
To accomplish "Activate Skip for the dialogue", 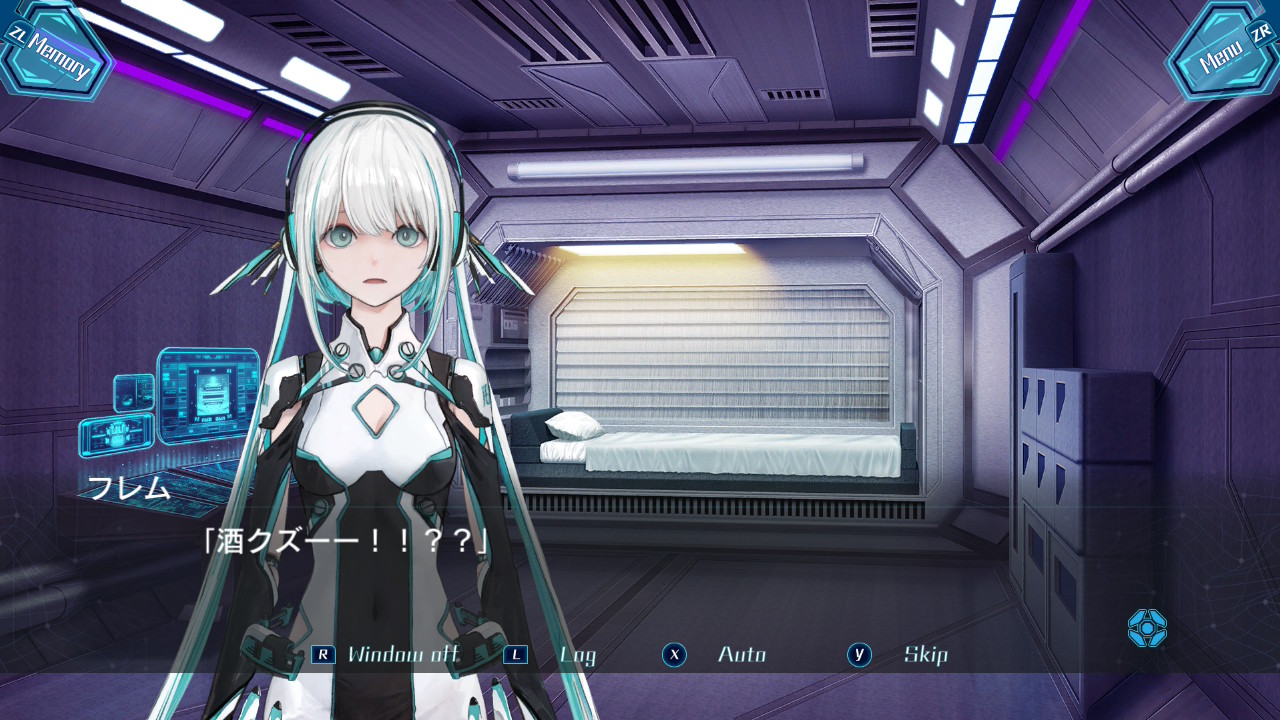I will click(x=925, y=655).
